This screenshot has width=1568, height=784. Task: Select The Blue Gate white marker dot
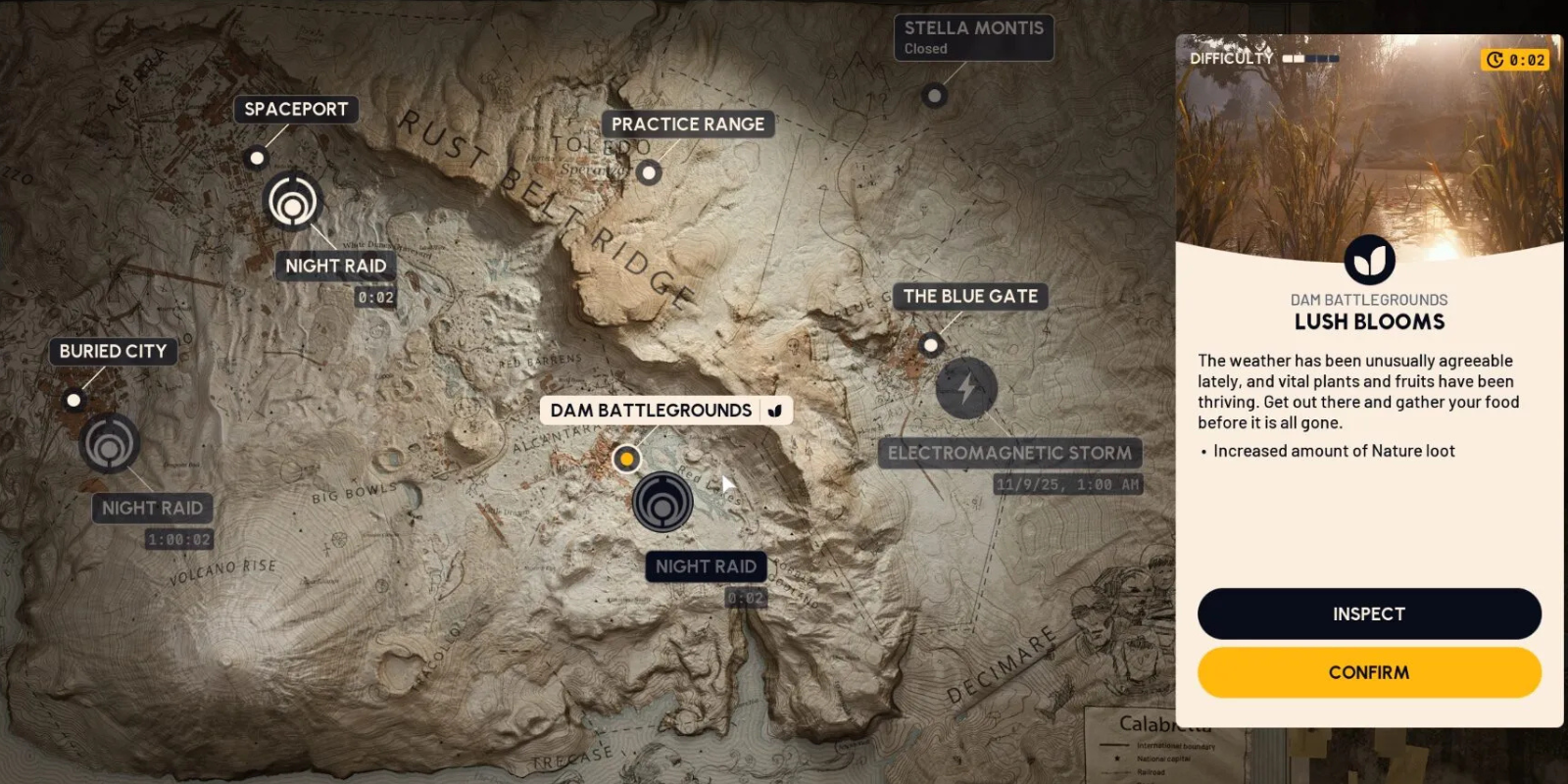pyautogui.click(x=928, y=344)
